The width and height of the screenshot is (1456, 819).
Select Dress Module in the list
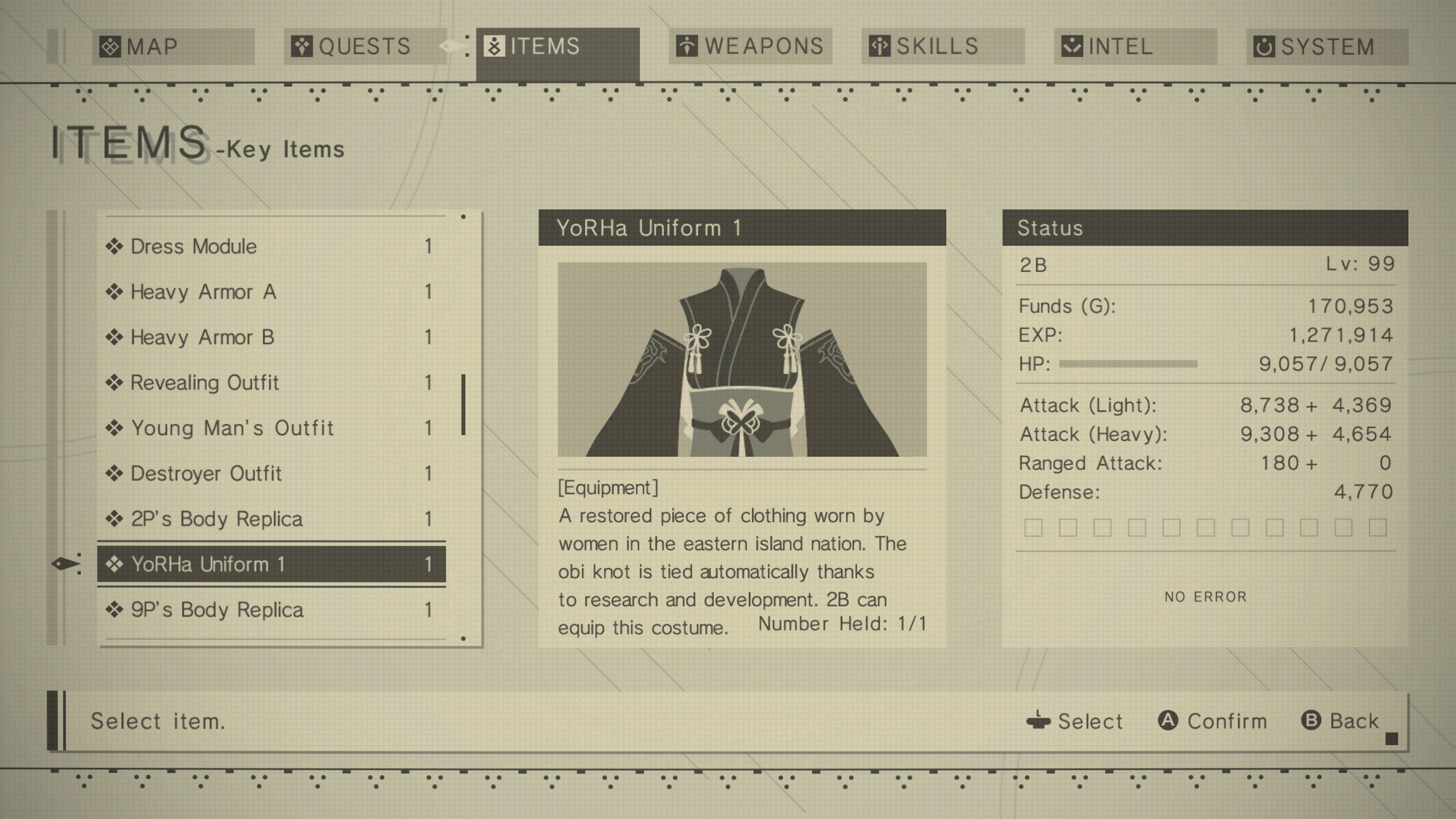click(271, 246)
